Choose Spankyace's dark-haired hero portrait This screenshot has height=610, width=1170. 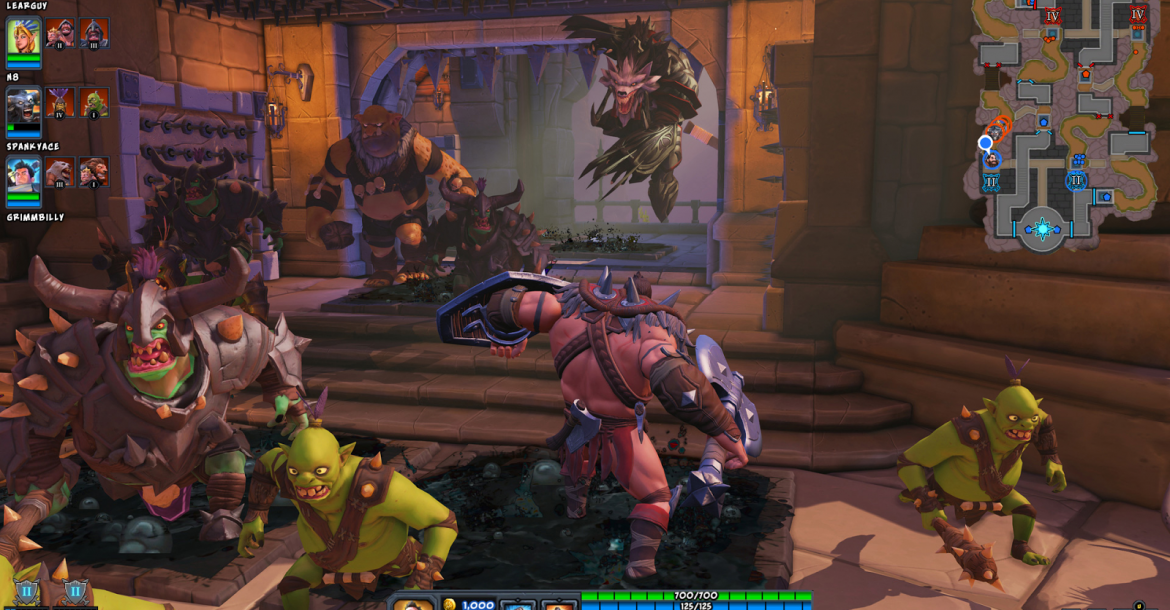[23, 174]
